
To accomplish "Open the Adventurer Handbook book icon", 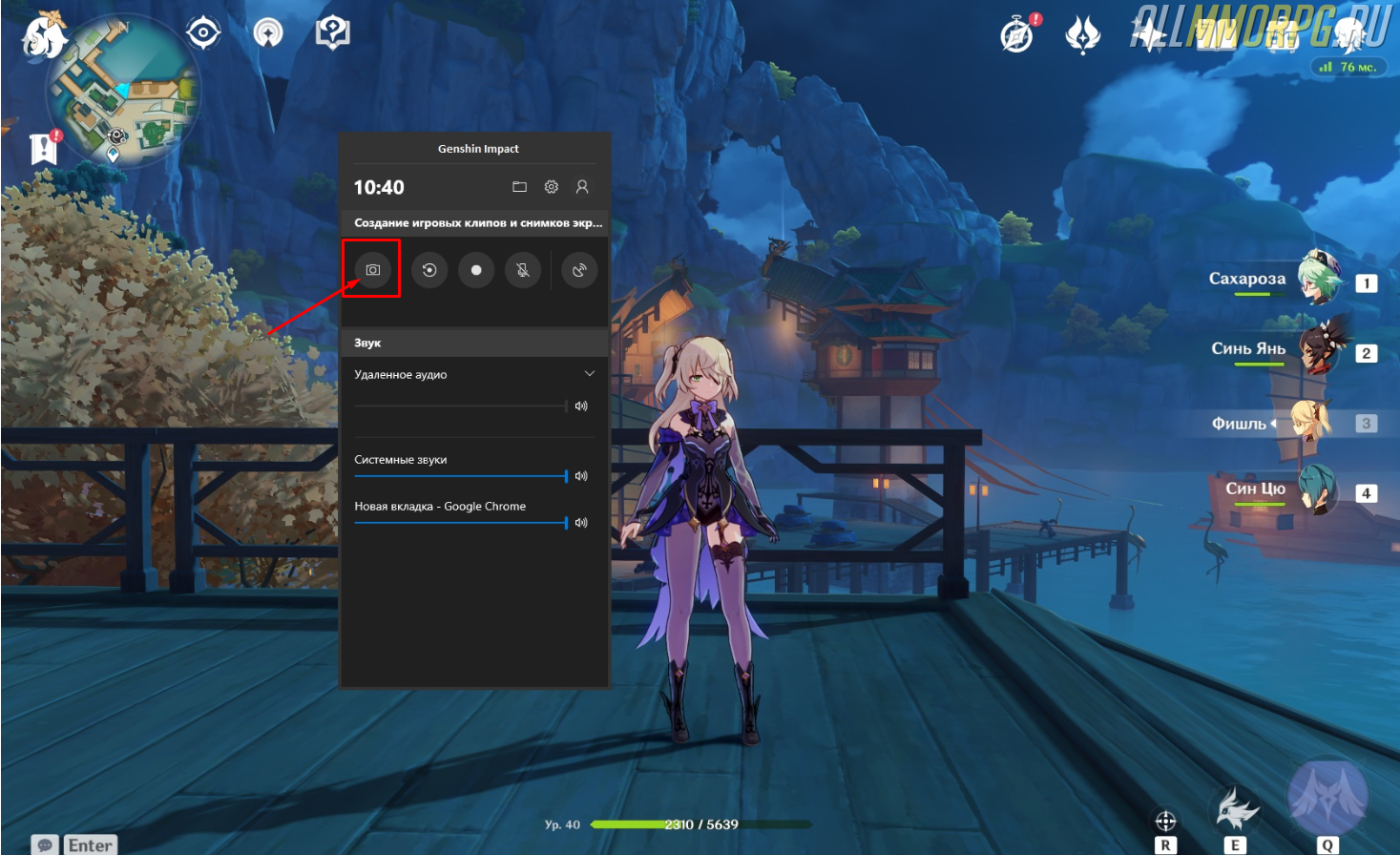I will pos(1215,35).
